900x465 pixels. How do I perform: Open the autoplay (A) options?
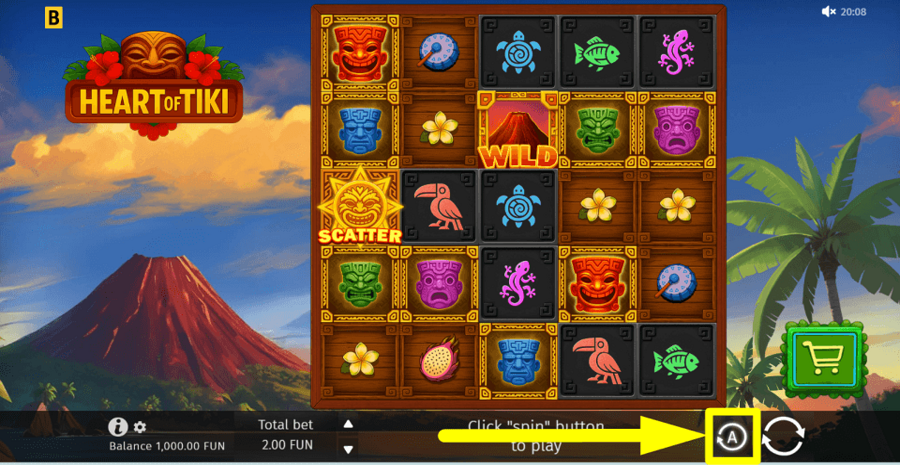pos(732,437)
